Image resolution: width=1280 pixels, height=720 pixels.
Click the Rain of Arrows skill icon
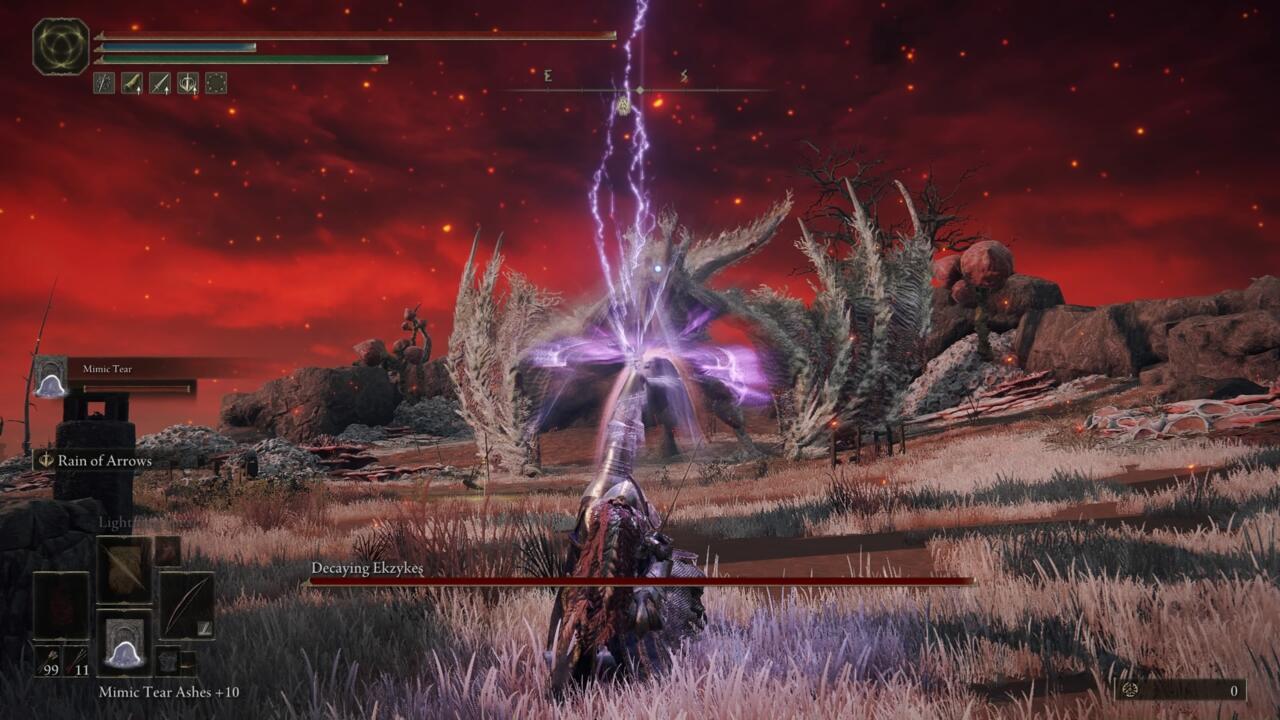pyautogui.click(x=44, y=461)
